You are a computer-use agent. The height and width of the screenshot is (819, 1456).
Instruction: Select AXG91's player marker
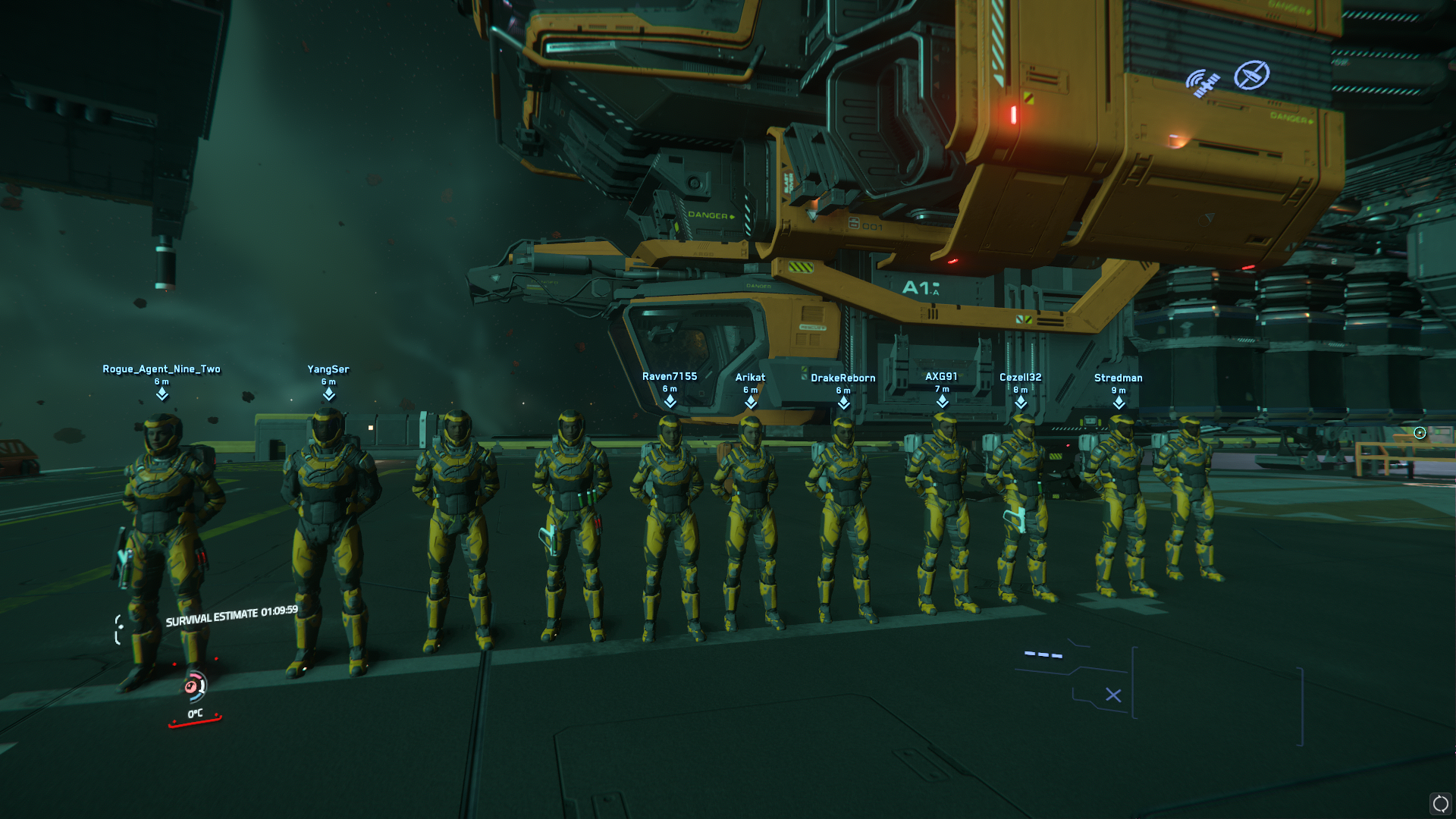942,401
